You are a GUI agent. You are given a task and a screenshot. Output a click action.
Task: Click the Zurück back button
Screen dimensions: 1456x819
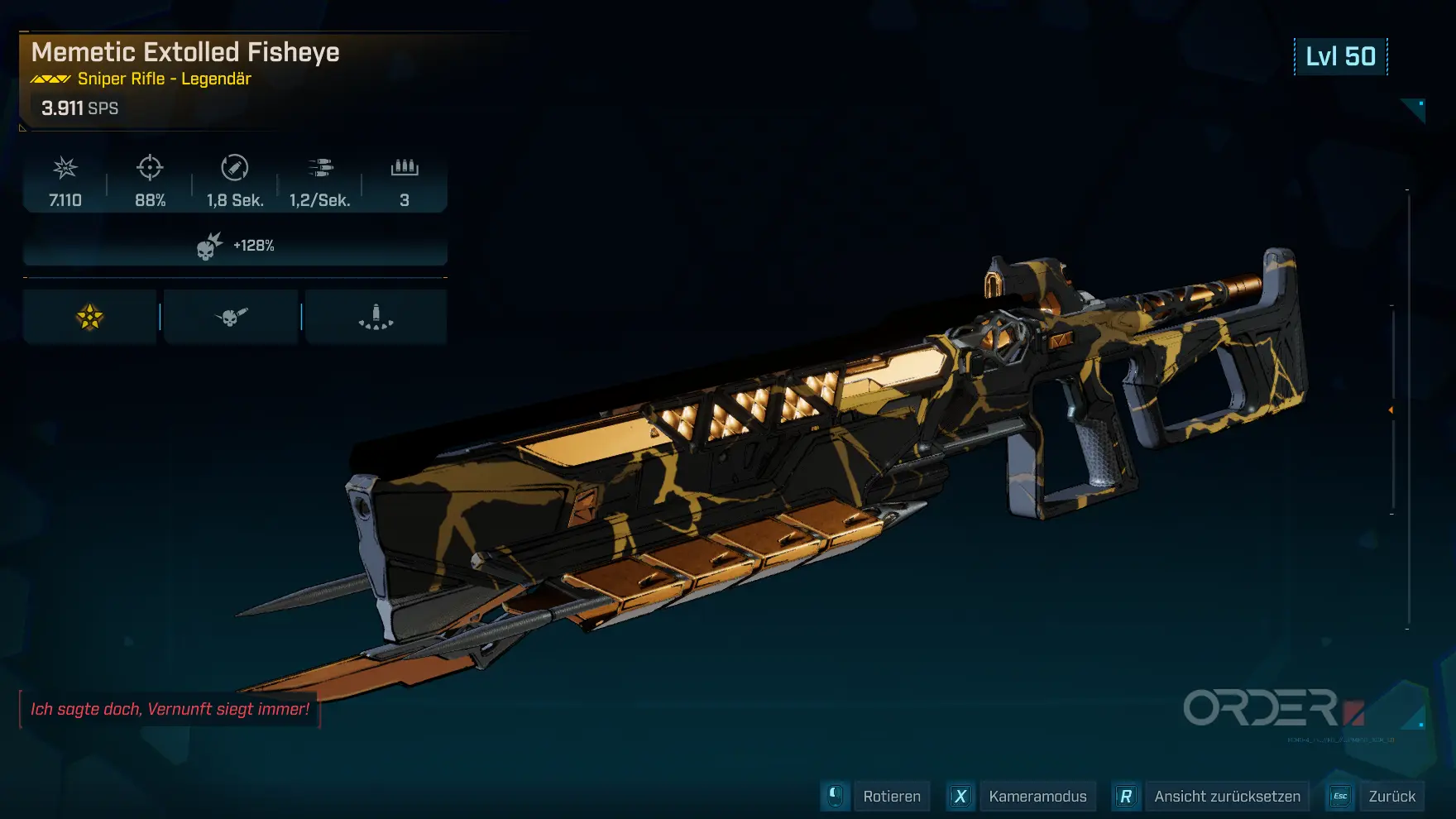(x=1391, y=797)
